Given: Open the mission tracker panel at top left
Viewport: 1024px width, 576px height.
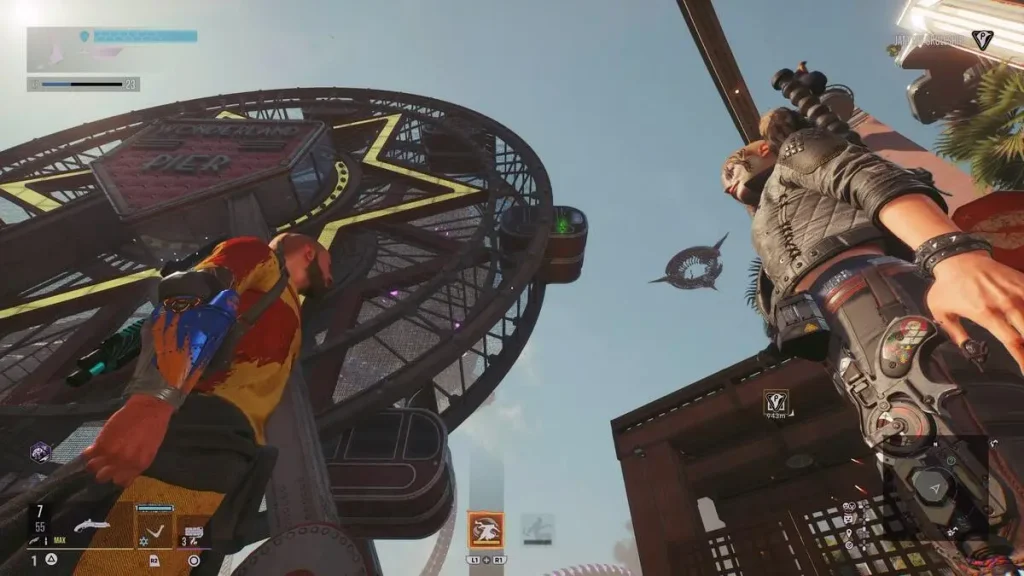Looking at the screenshot, I should pyautogui.click(x=111, y=48).
